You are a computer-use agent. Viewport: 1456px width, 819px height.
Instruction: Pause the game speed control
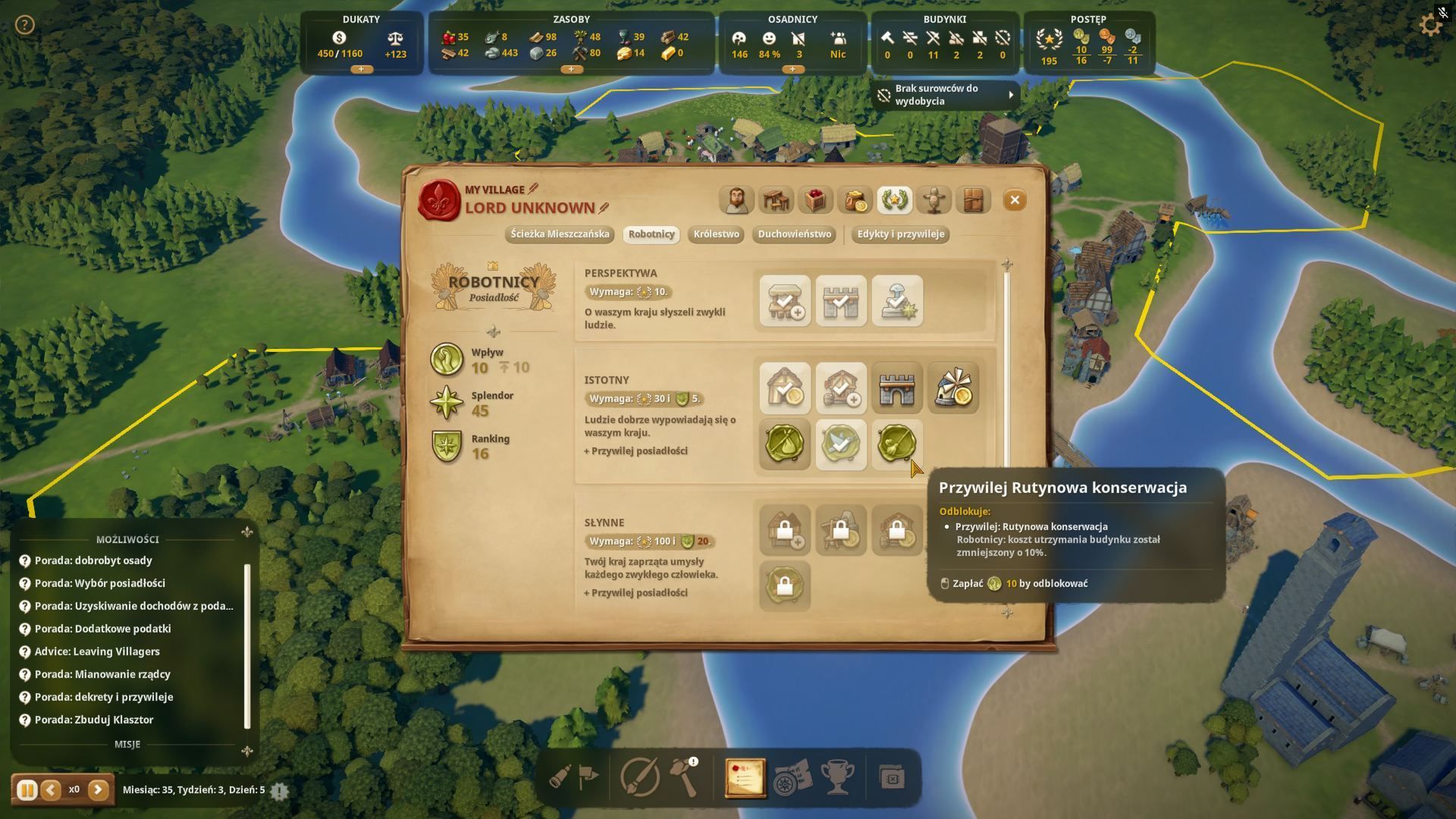coord(27,790)
